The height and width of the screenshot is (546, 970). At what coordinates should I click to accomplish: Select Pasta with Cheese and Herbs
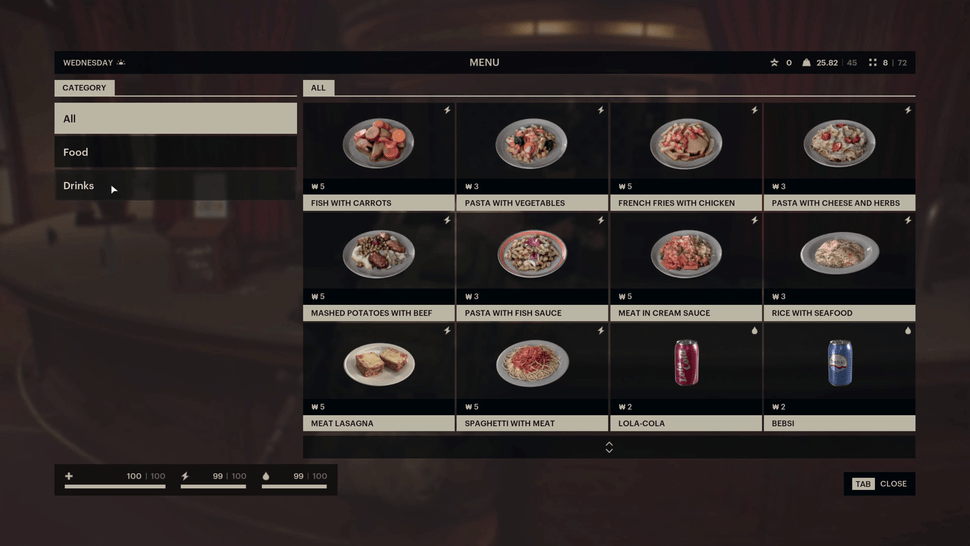[839, 145]
